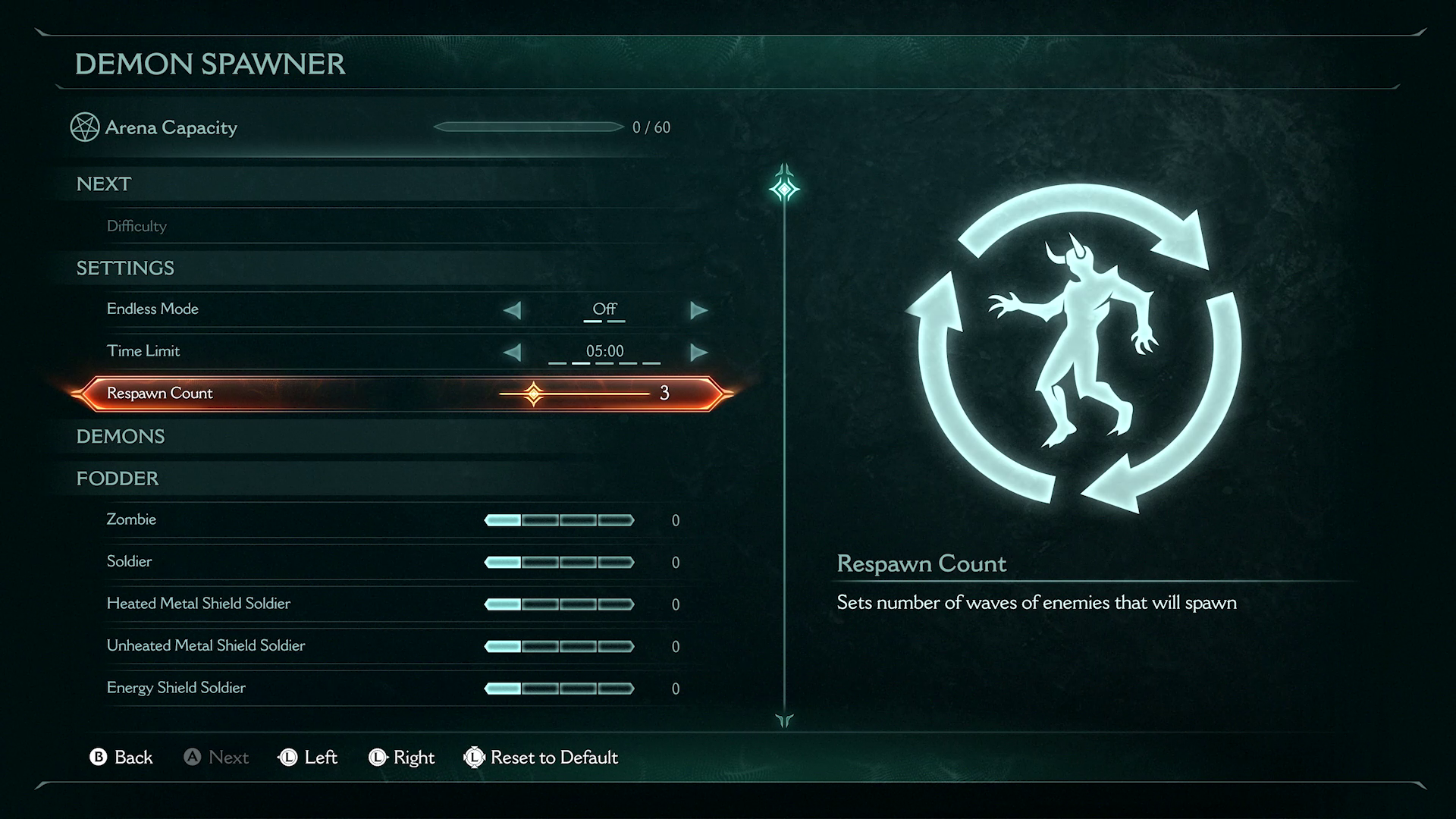Select the Endless Mode setting row
The width and height of the screenshot is (1456, 819).
(x=152, y=309)
